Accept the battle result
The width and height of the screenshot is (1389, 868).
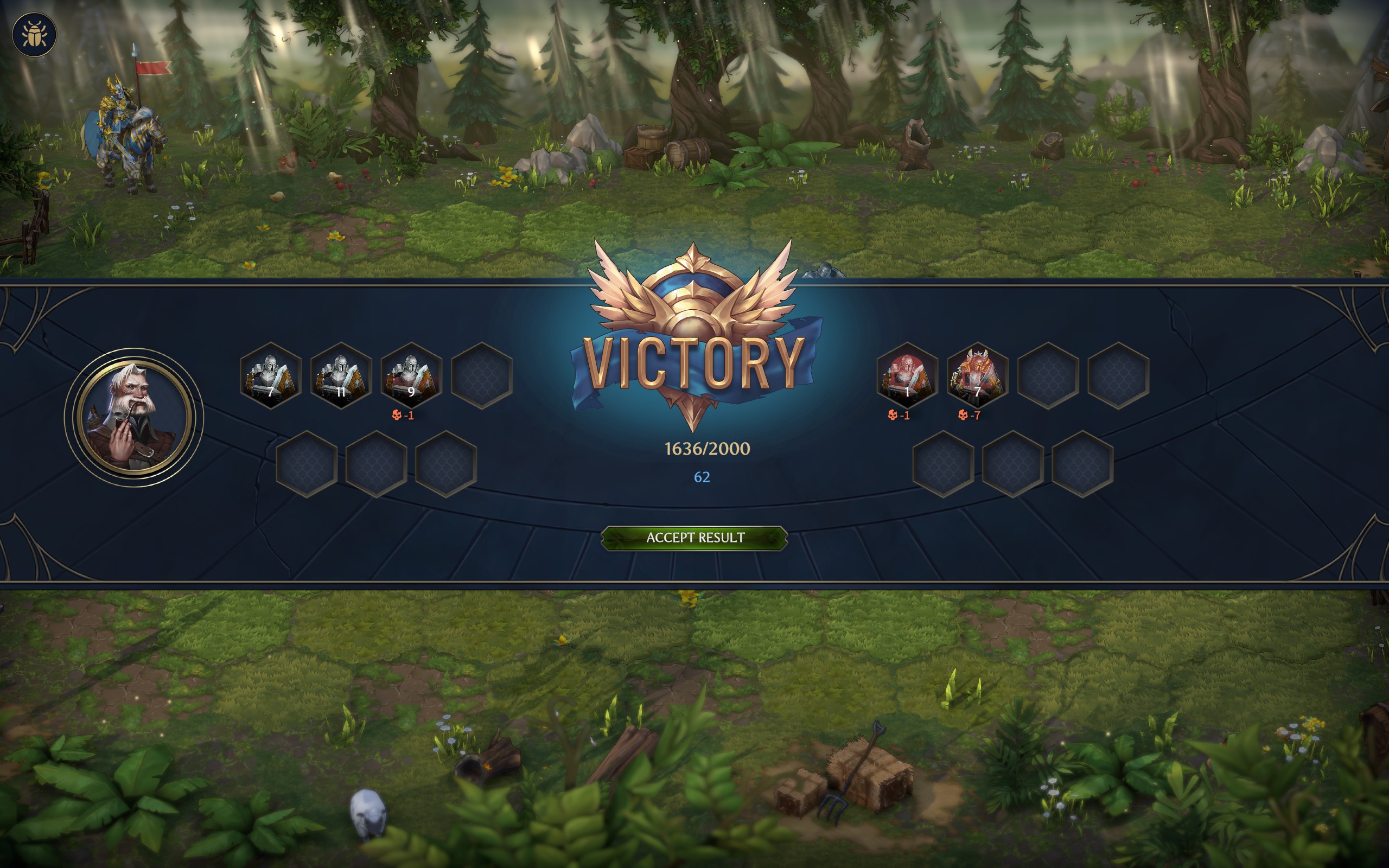[694, 538]
